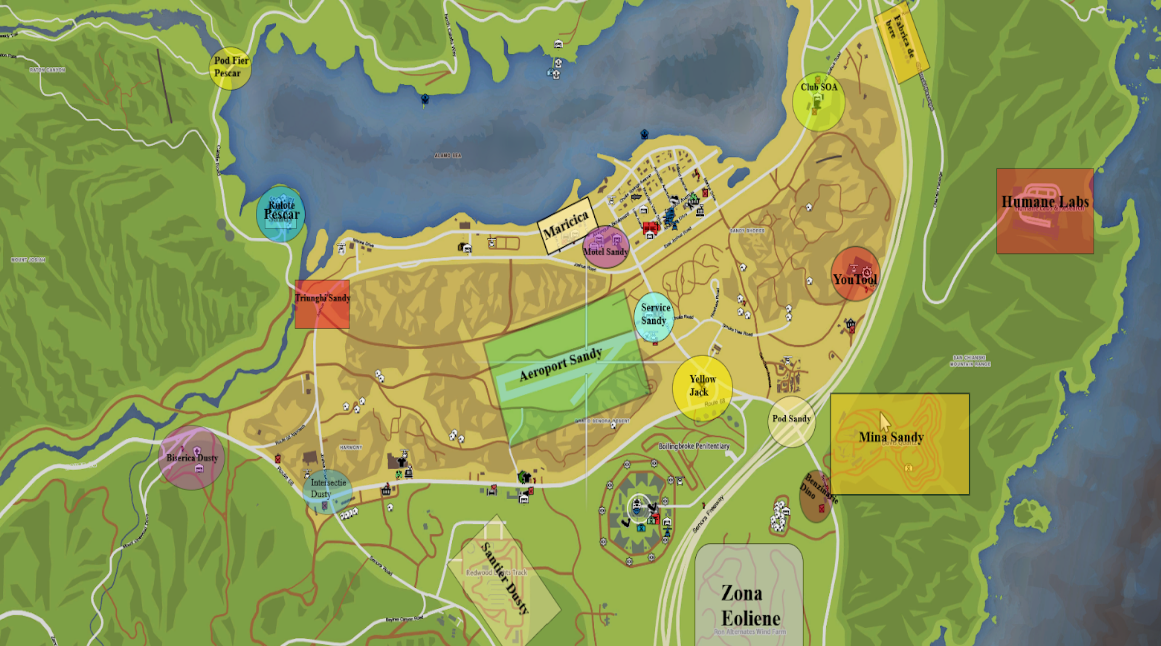Select the Mina Sandy zone
1161x646 pixels.
click(x=899, y=443)
